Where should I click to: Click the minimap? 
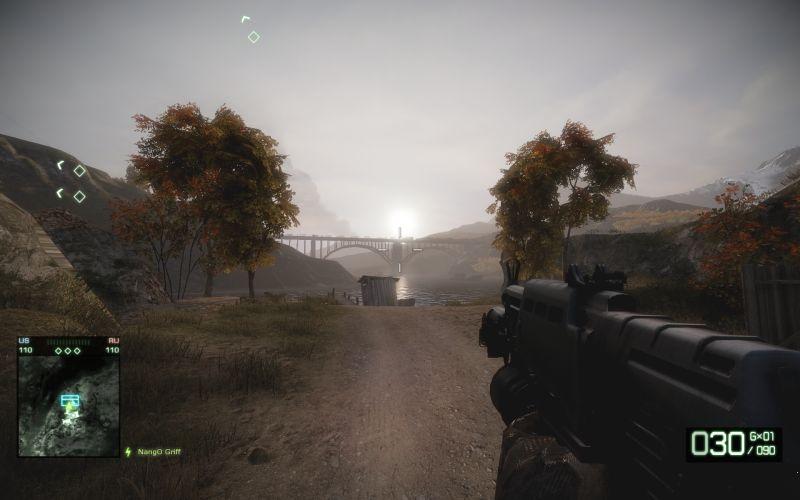tap(68, 406)
